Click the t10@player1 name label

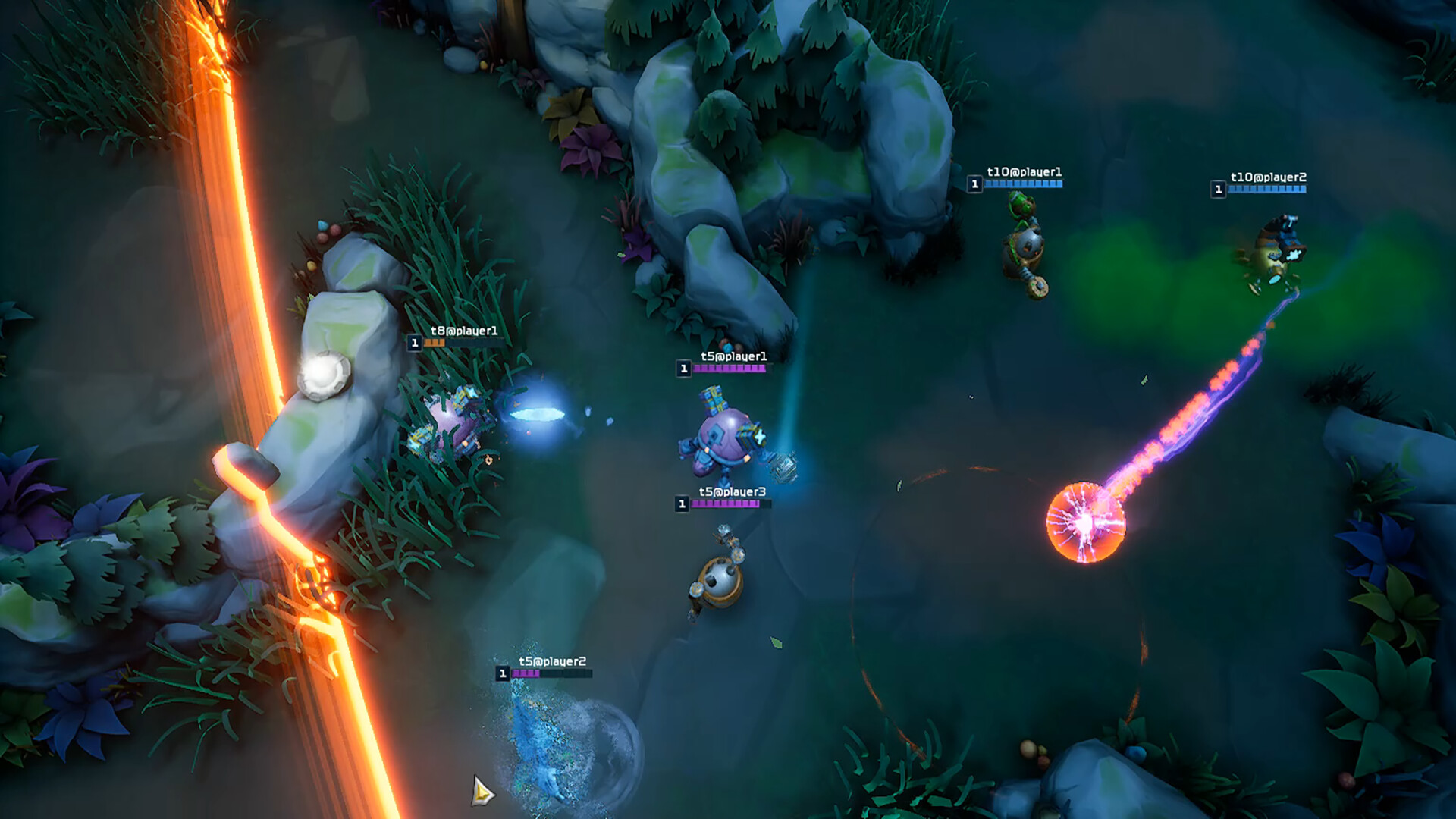click(1024, 172)
